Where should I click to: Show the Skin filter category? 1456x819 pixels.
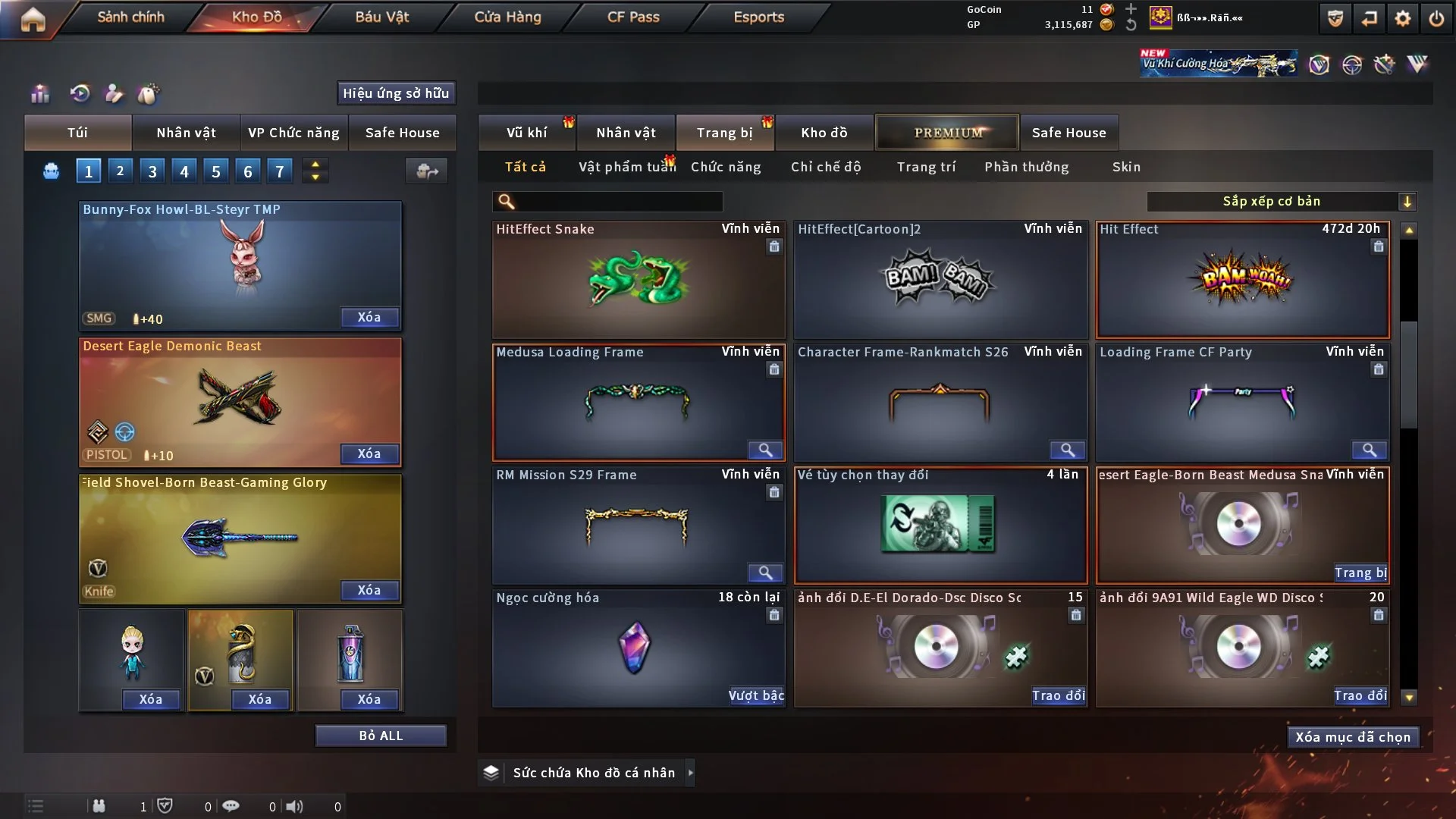1126,167
